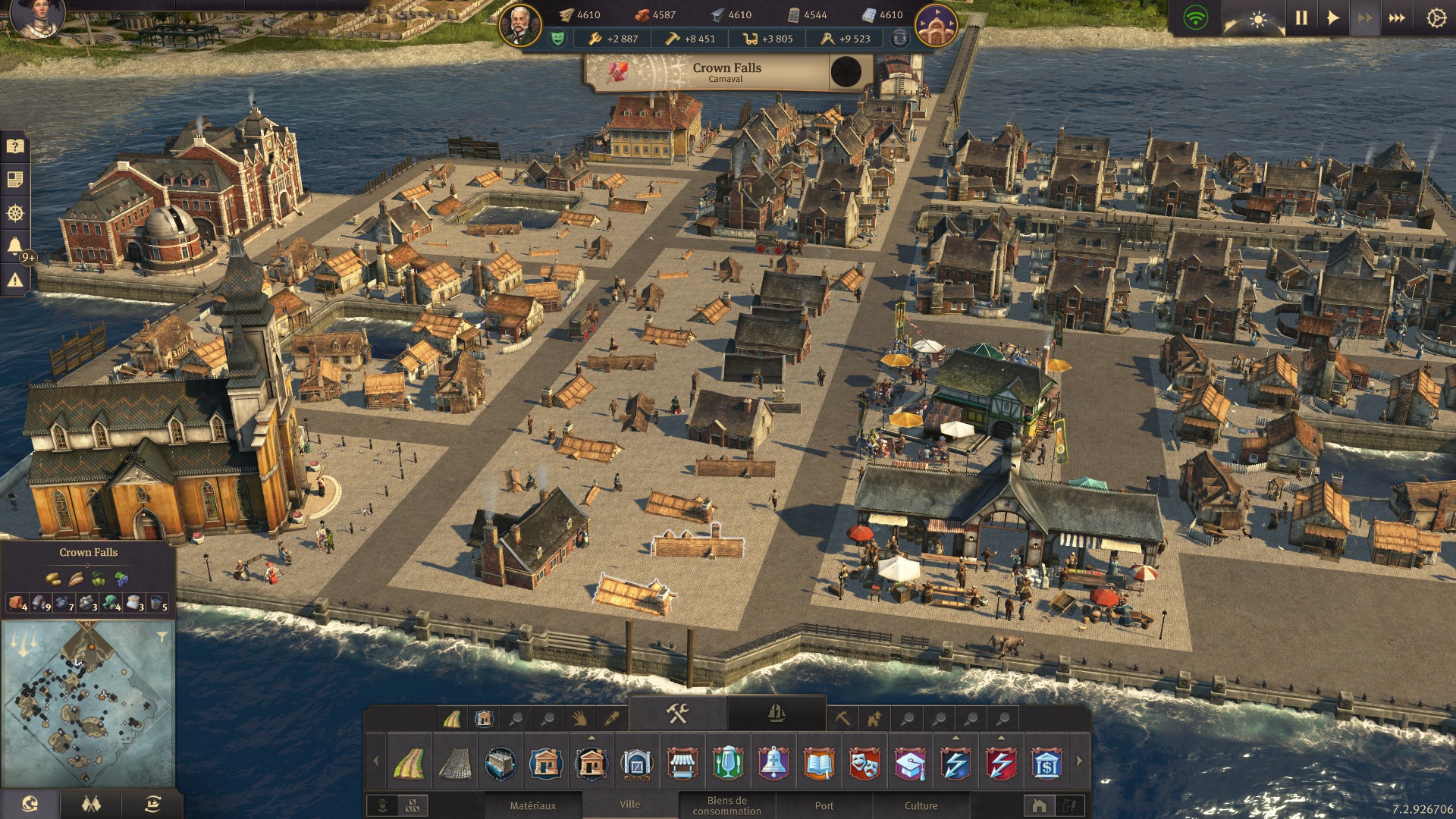Screen dimensions: 1456x819
Task: Choose the dirt road build icon
Action: pyautogui.click(x=409, y=764)
